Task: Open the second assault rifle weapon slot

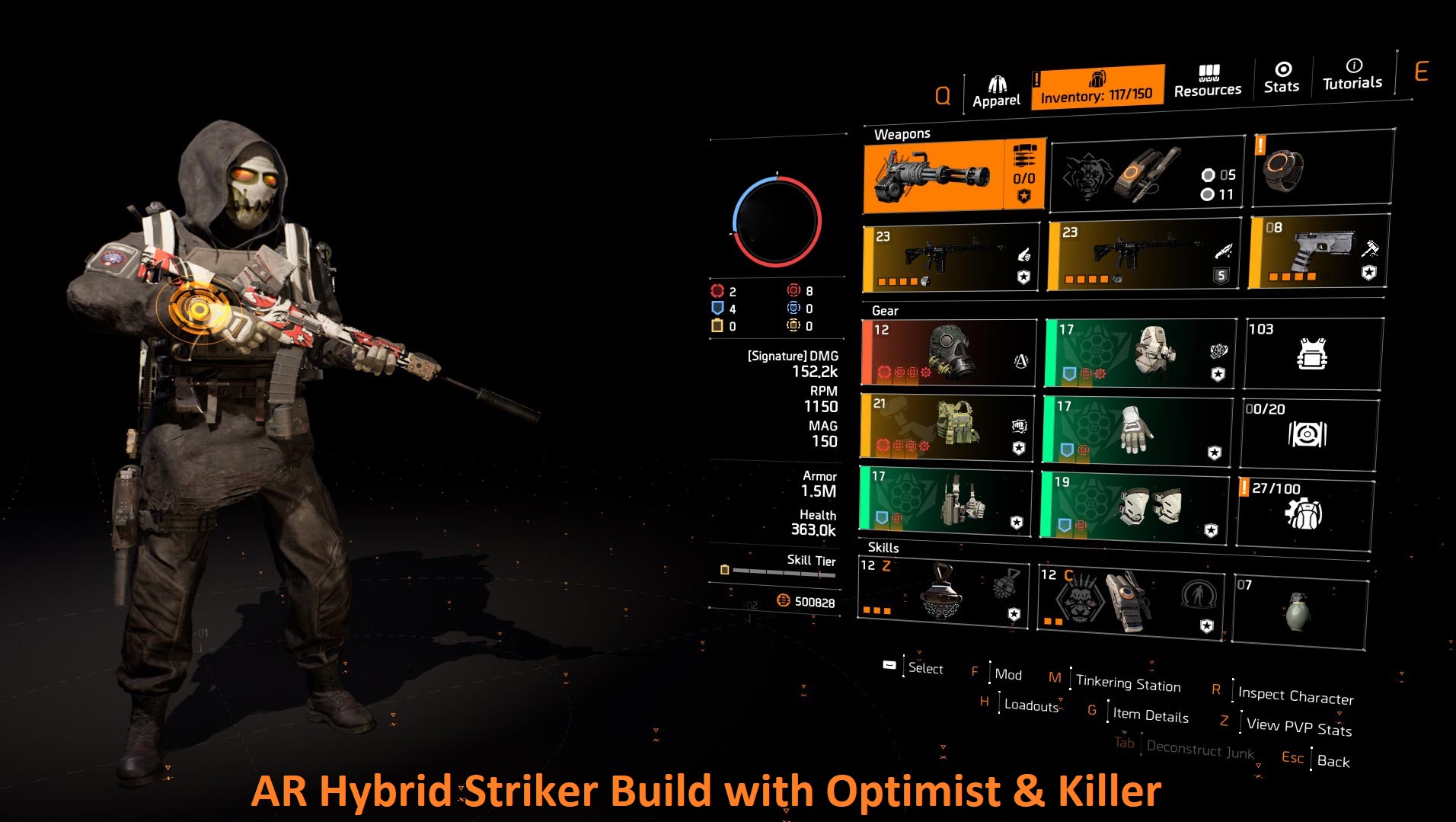Action: point(1142,255)
